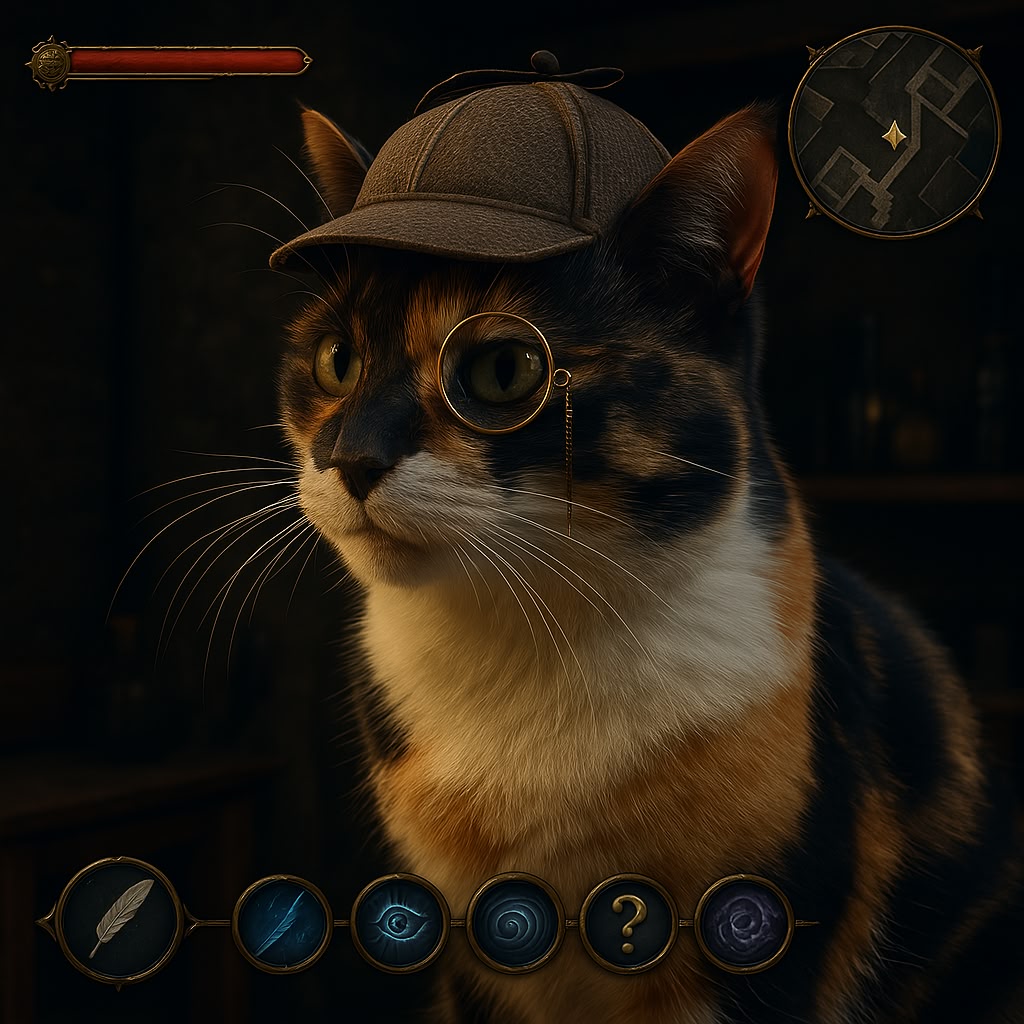Open the circular minimap
Screen dimensions: 1024x1024
click(894, 132)
